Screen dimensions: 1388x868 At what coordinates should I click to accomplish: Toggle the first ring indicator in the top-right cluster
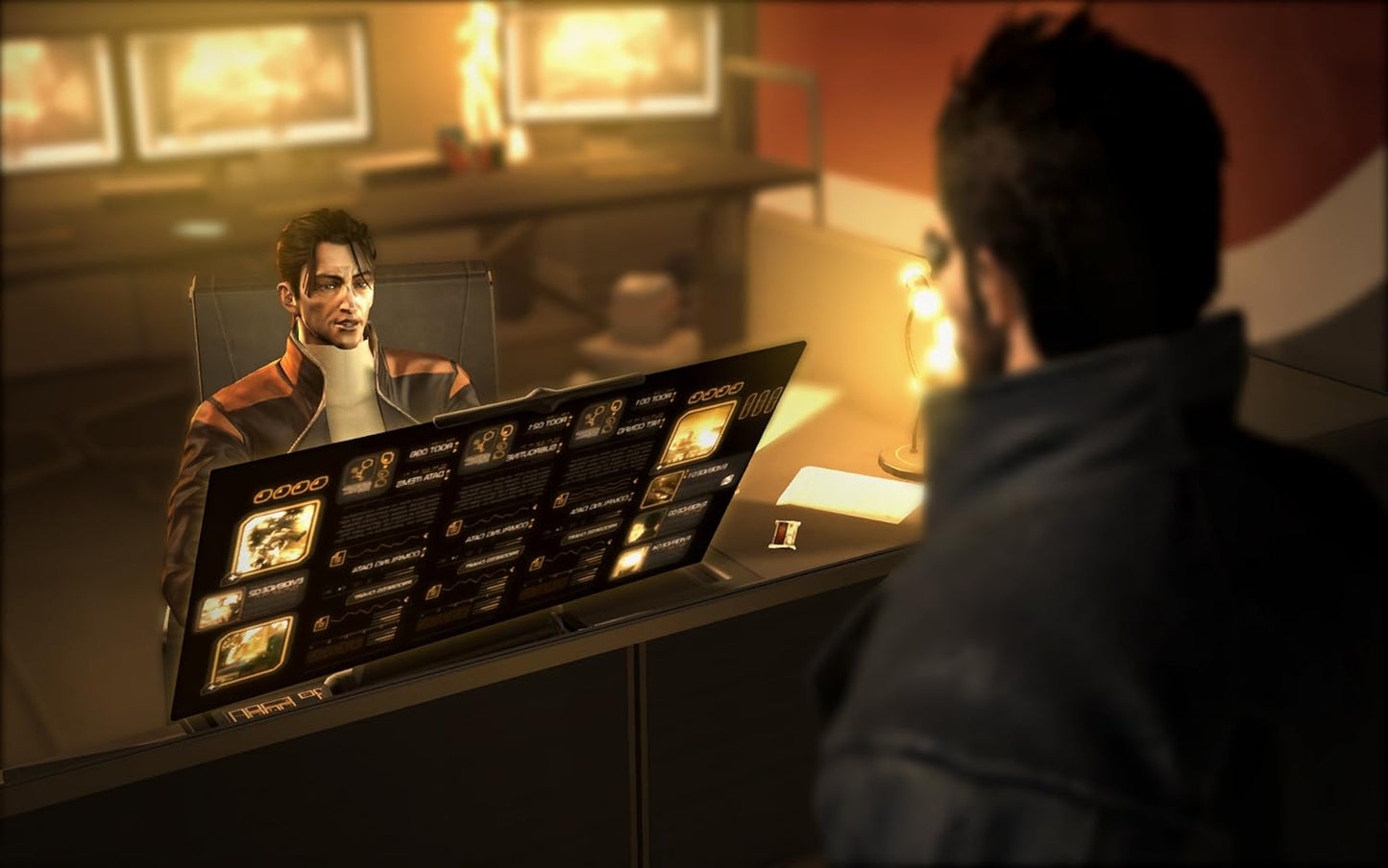[x=698, y=398]
